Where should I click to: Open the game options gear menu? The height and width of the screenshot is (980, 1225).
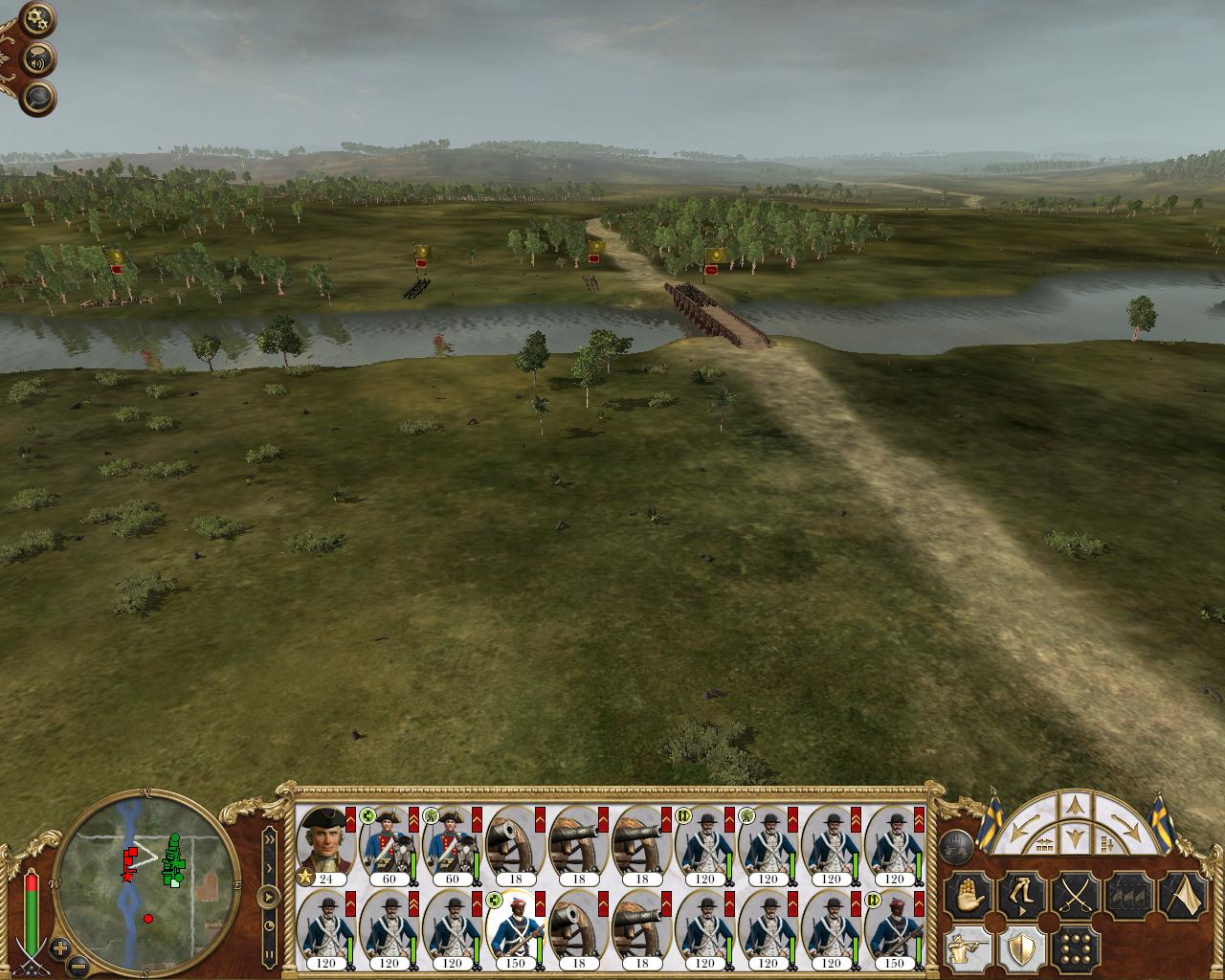pyautogui.click(x=38, y=17)
